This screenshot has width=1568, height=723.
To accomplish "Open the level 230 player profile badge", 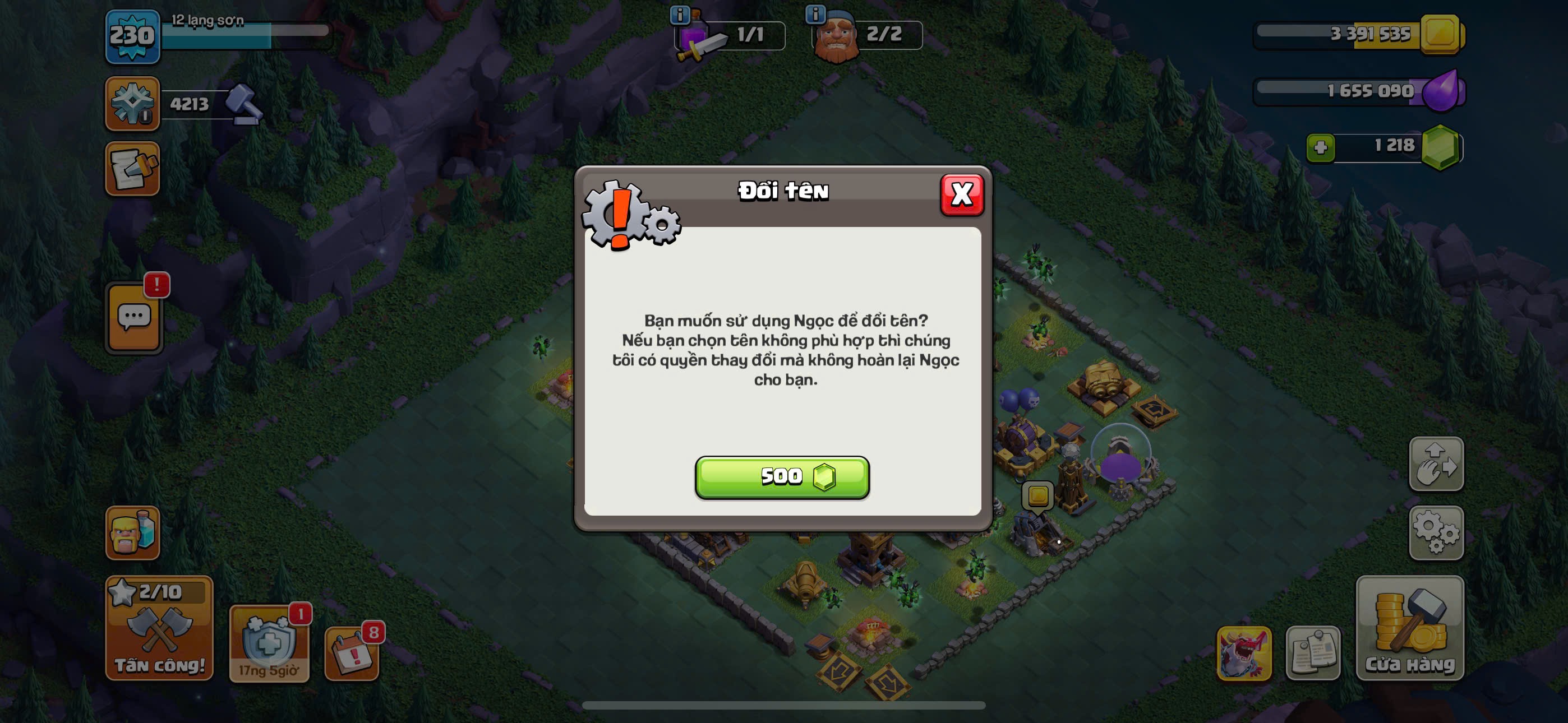I will click(132, 36).
